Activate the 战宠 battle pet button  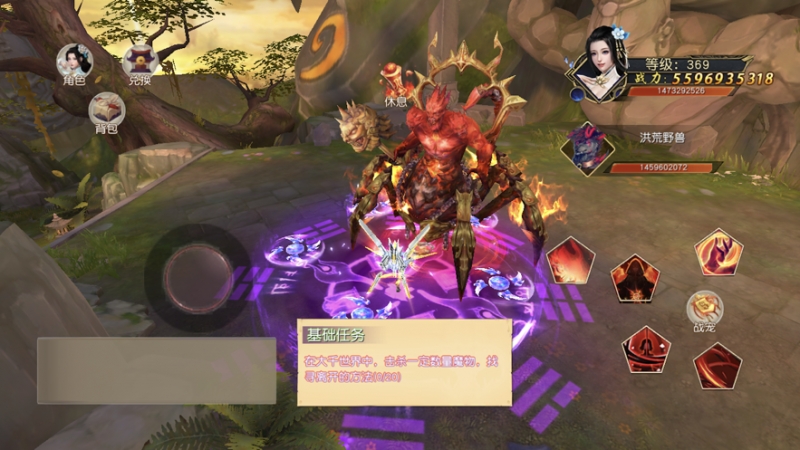pos(704,308)
